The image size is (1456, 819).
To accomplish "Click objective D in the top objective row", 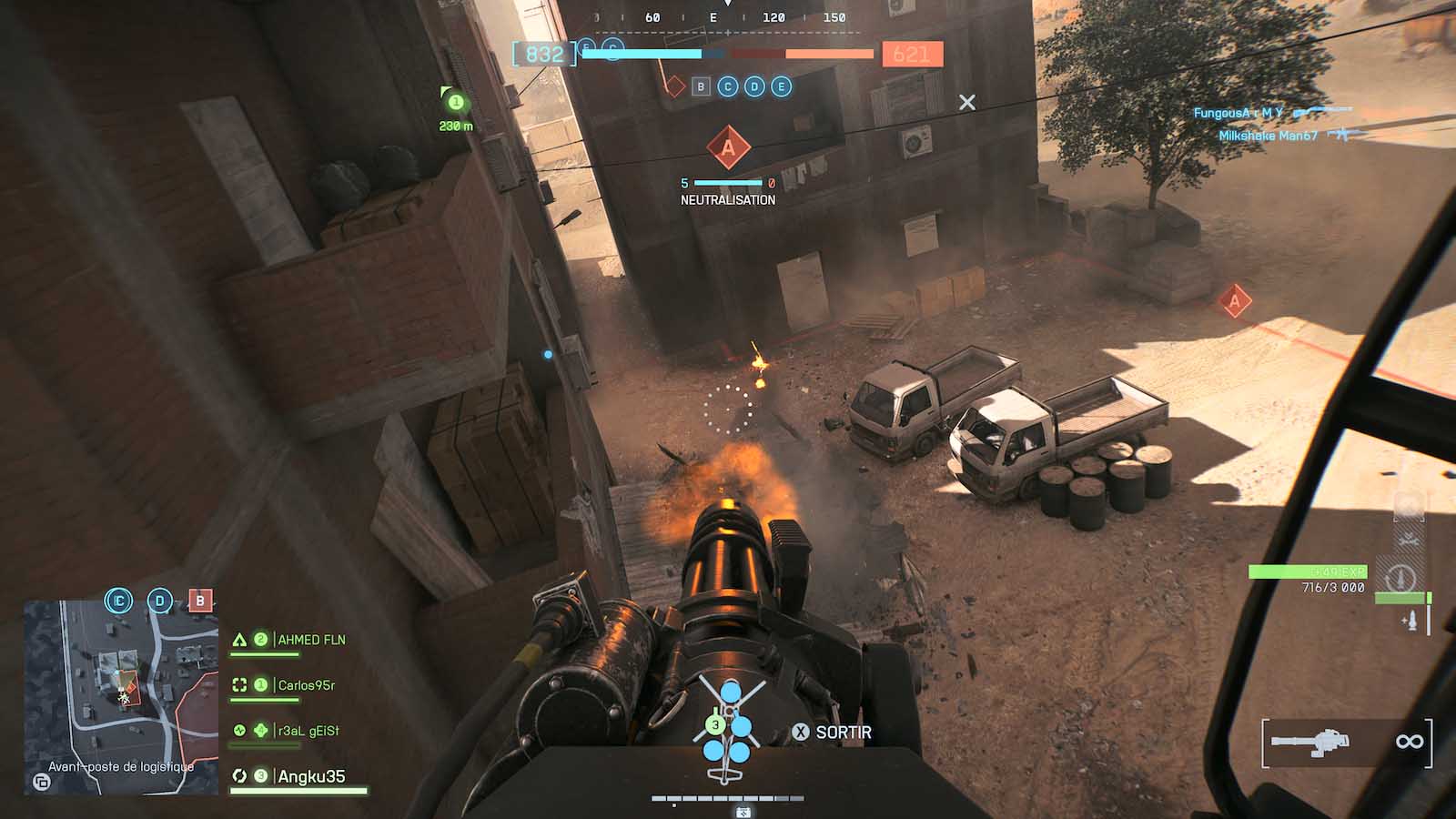I will [x=754, y=86].
